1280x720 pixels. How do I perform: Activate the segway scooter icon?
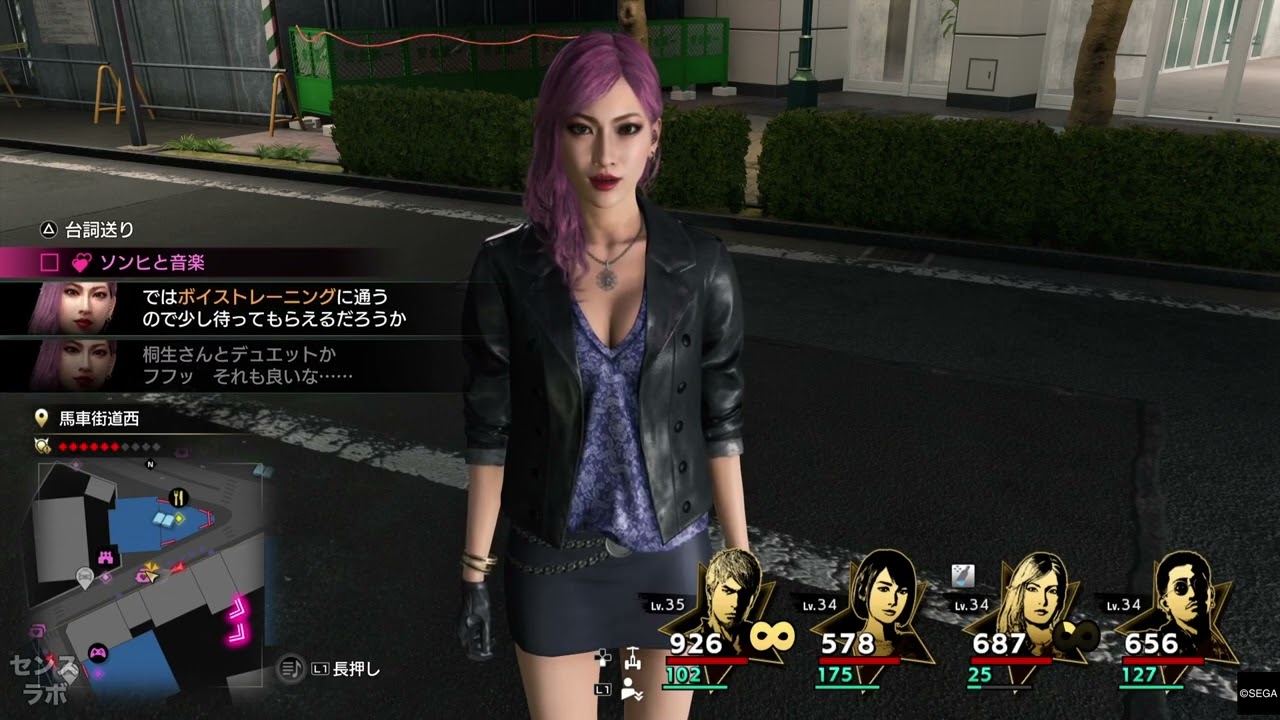(631, 660)
